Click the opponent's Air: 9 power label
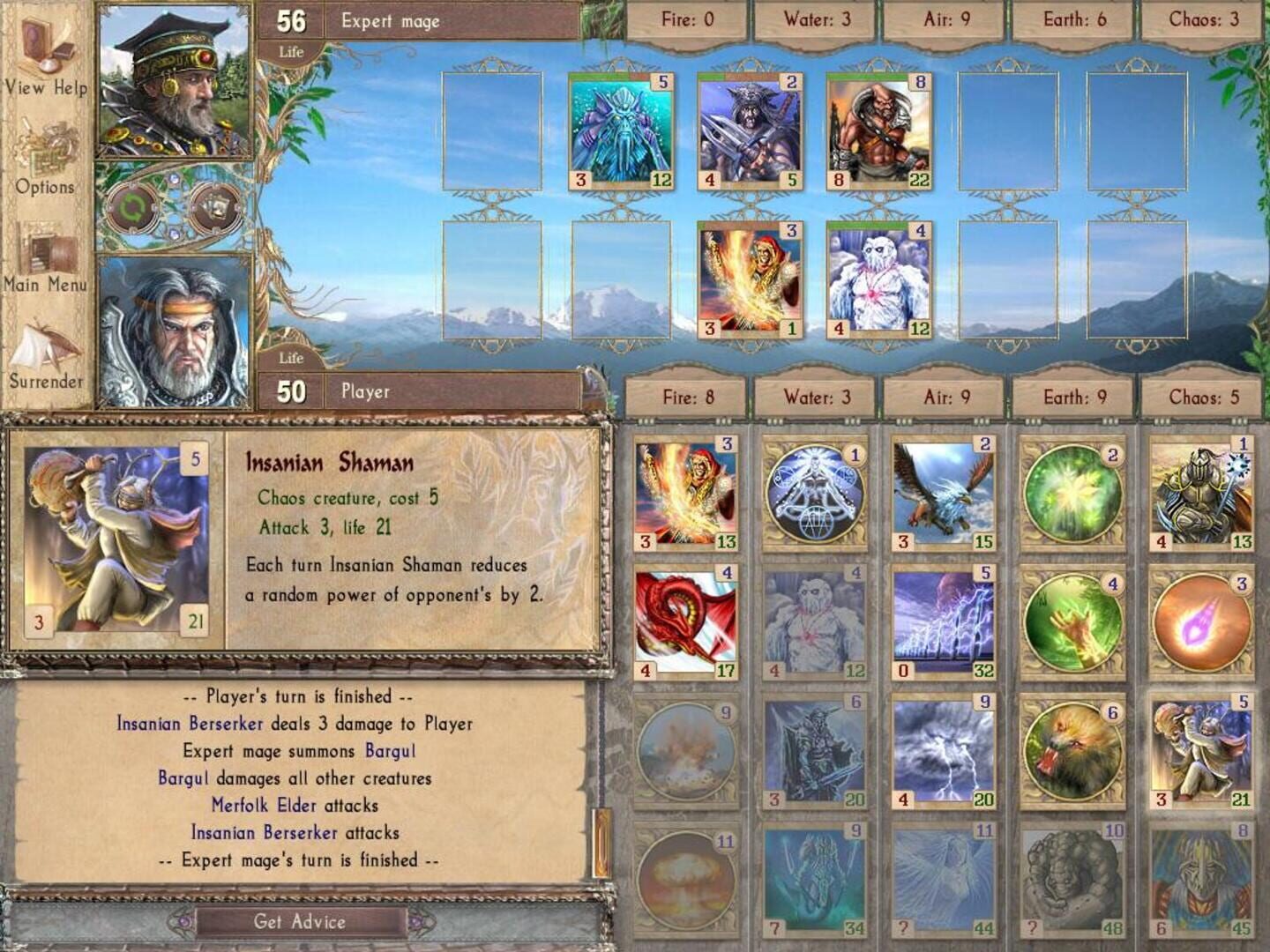1270x952 pixels. coord(946,16)
